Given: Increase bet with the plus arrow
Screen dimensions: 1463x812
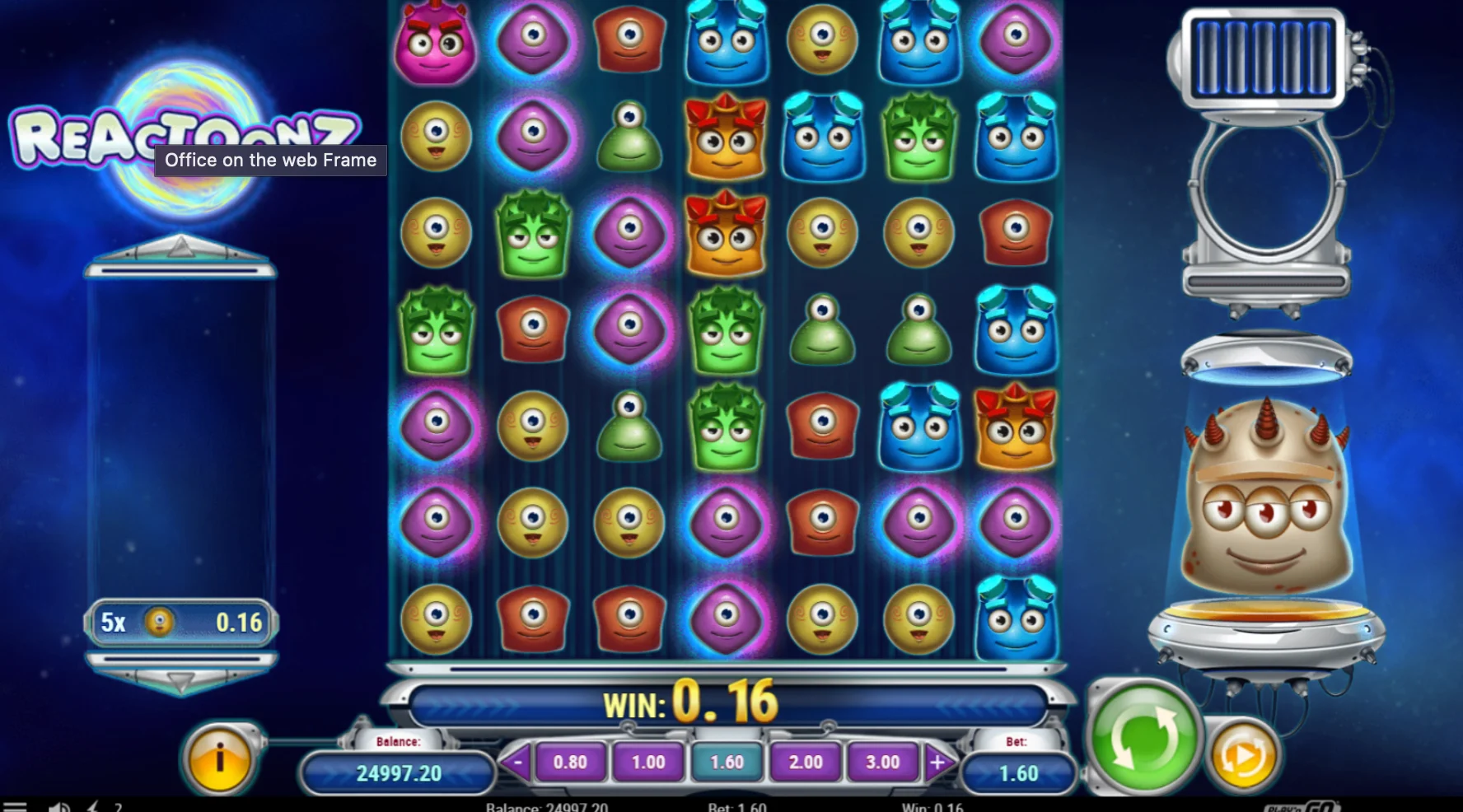Looking at the screenshot, I should 937,763.
